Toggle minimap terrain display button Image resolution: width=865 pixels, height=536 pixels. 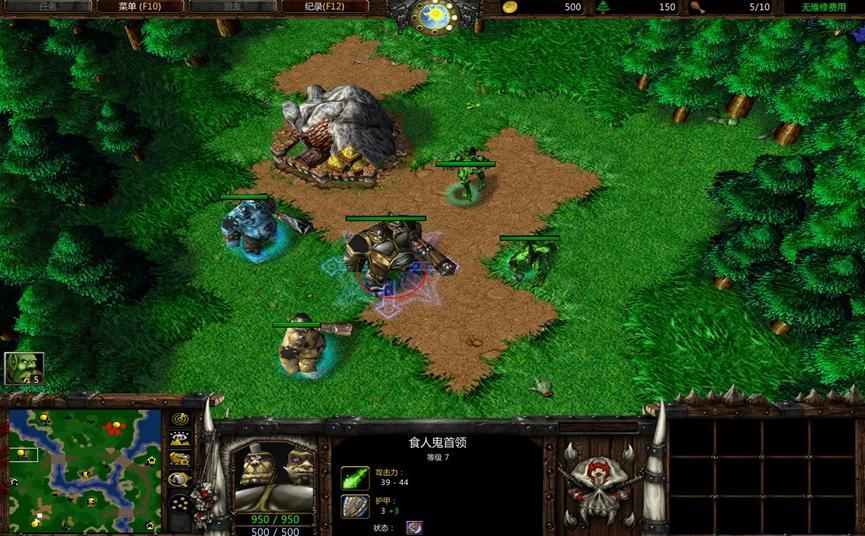pos(180,439)
